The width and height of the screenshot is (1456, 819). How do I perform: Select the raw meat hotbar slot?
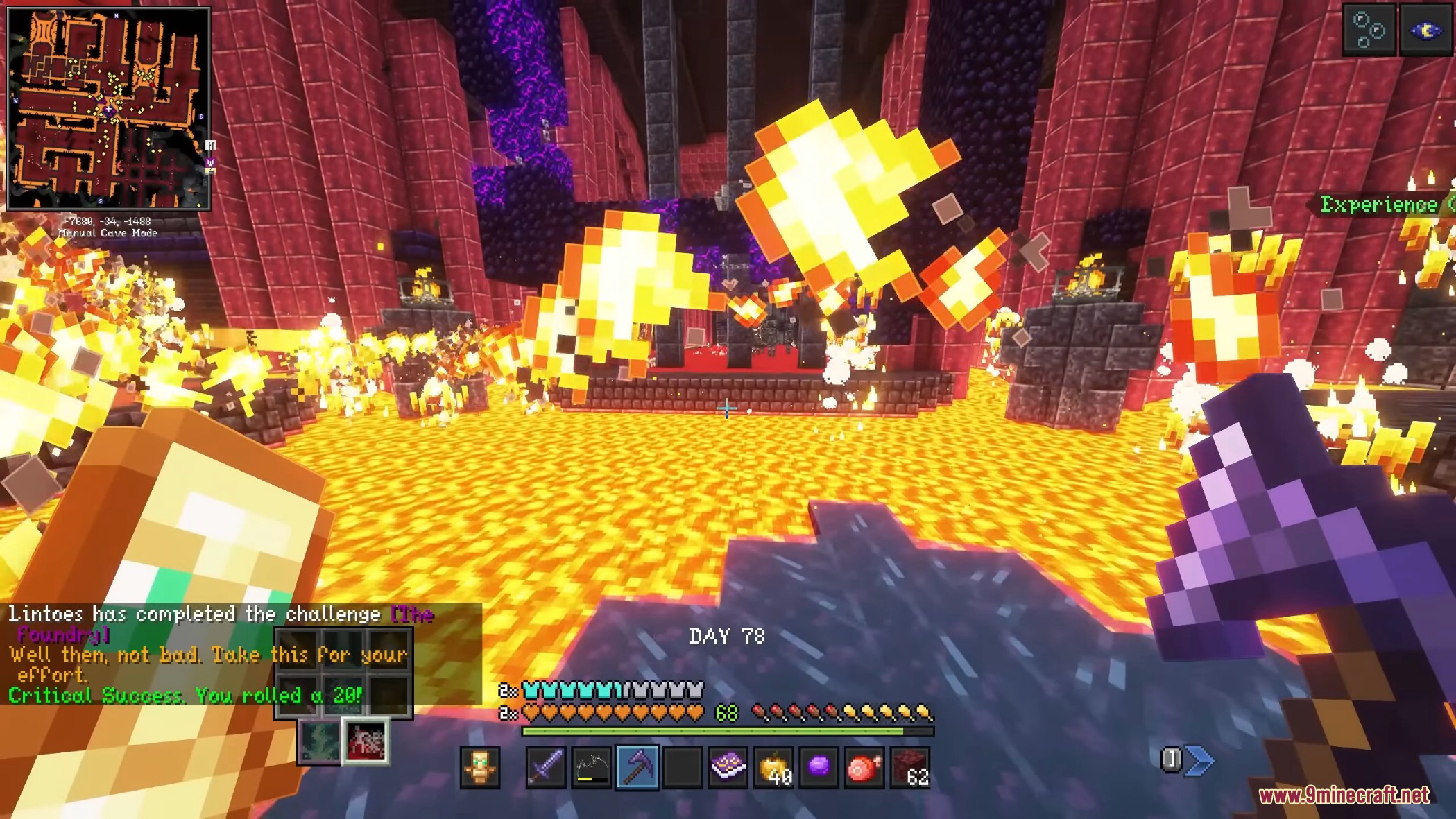(864, 768)
